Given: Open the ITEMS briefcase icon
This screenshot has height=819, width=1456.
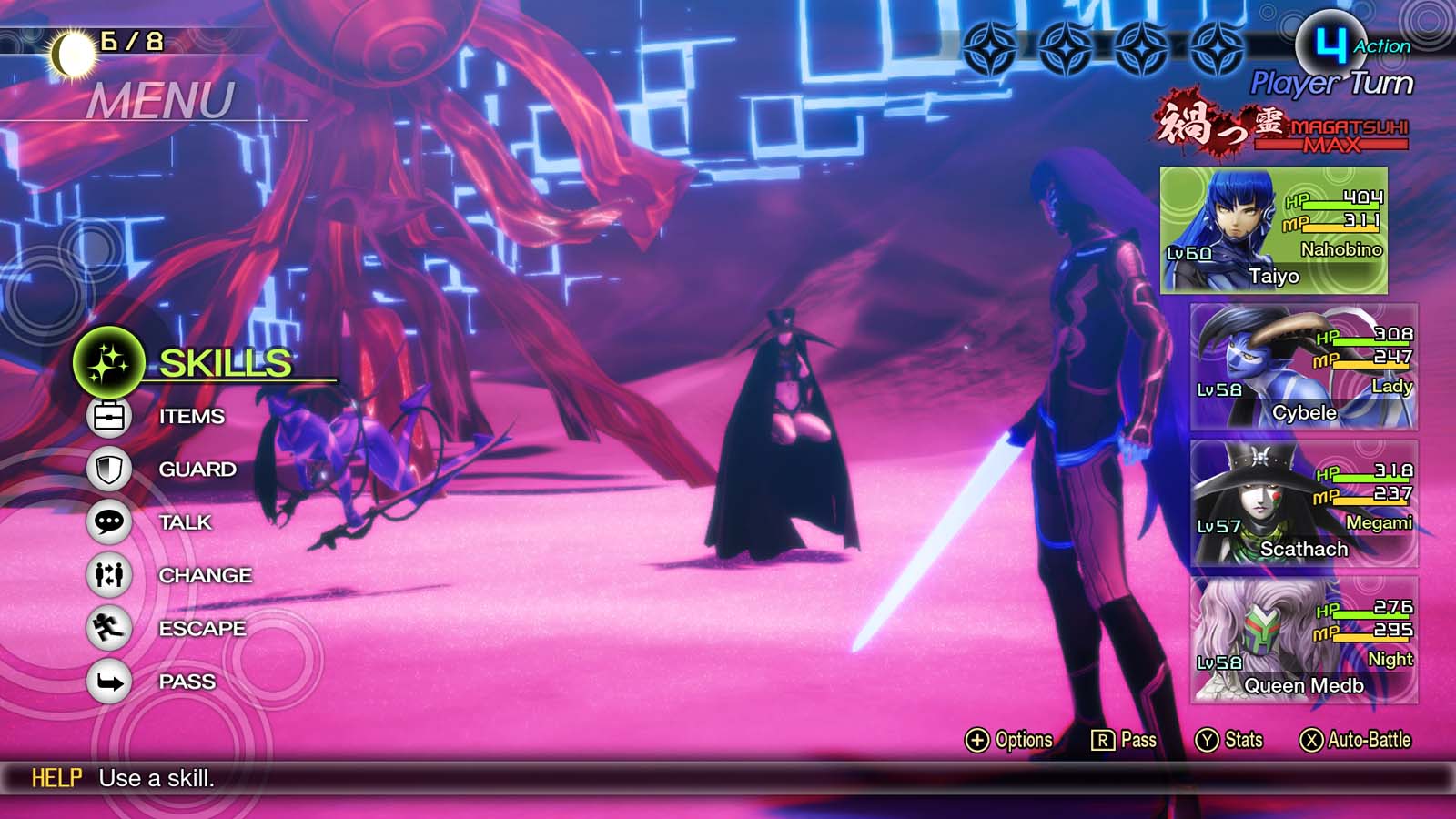Looking at the screenshot, I should [107, 416].
